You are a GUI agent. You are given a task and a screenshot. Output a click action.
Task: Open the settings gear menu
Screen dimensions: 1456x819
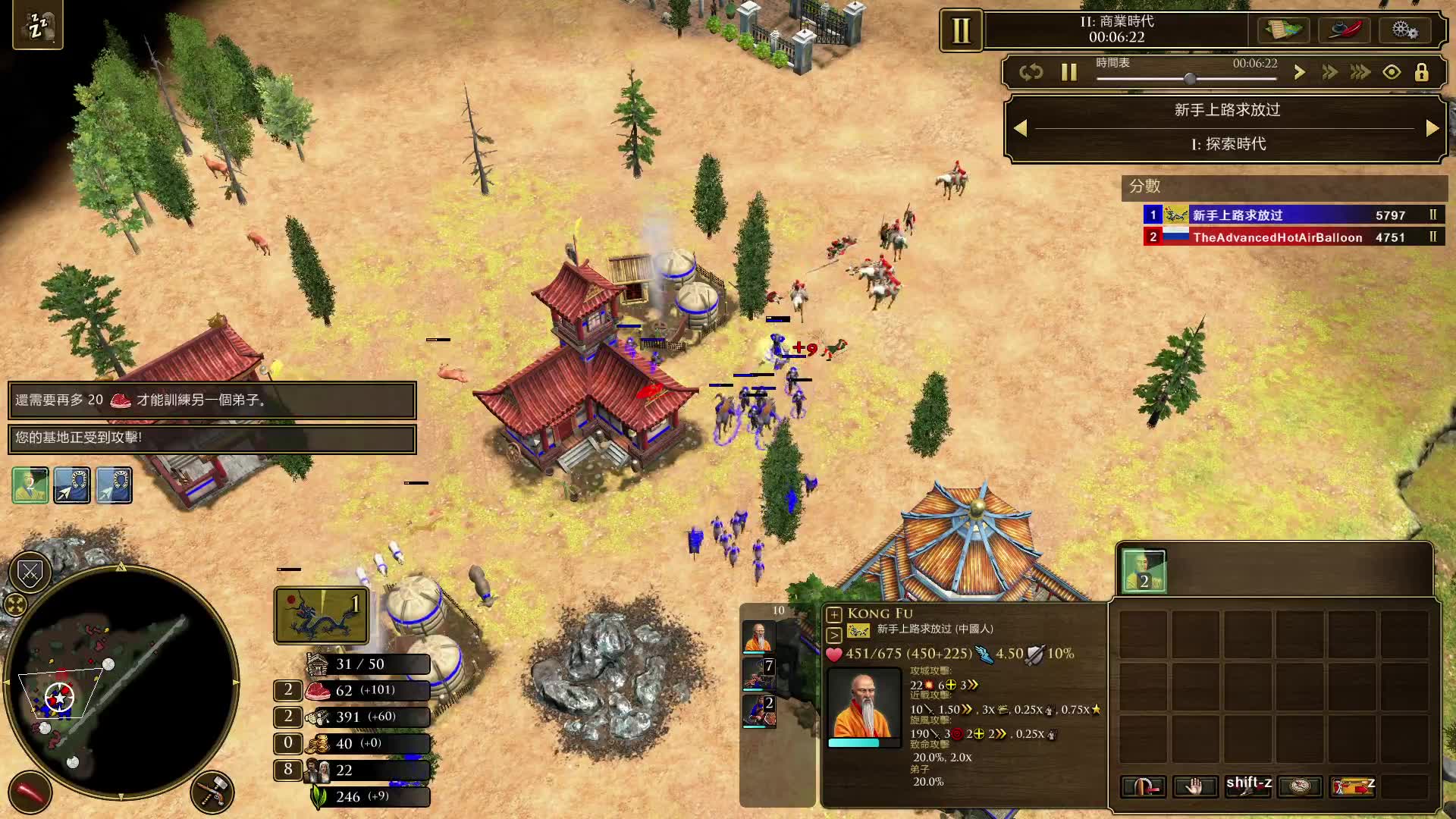1404,30
